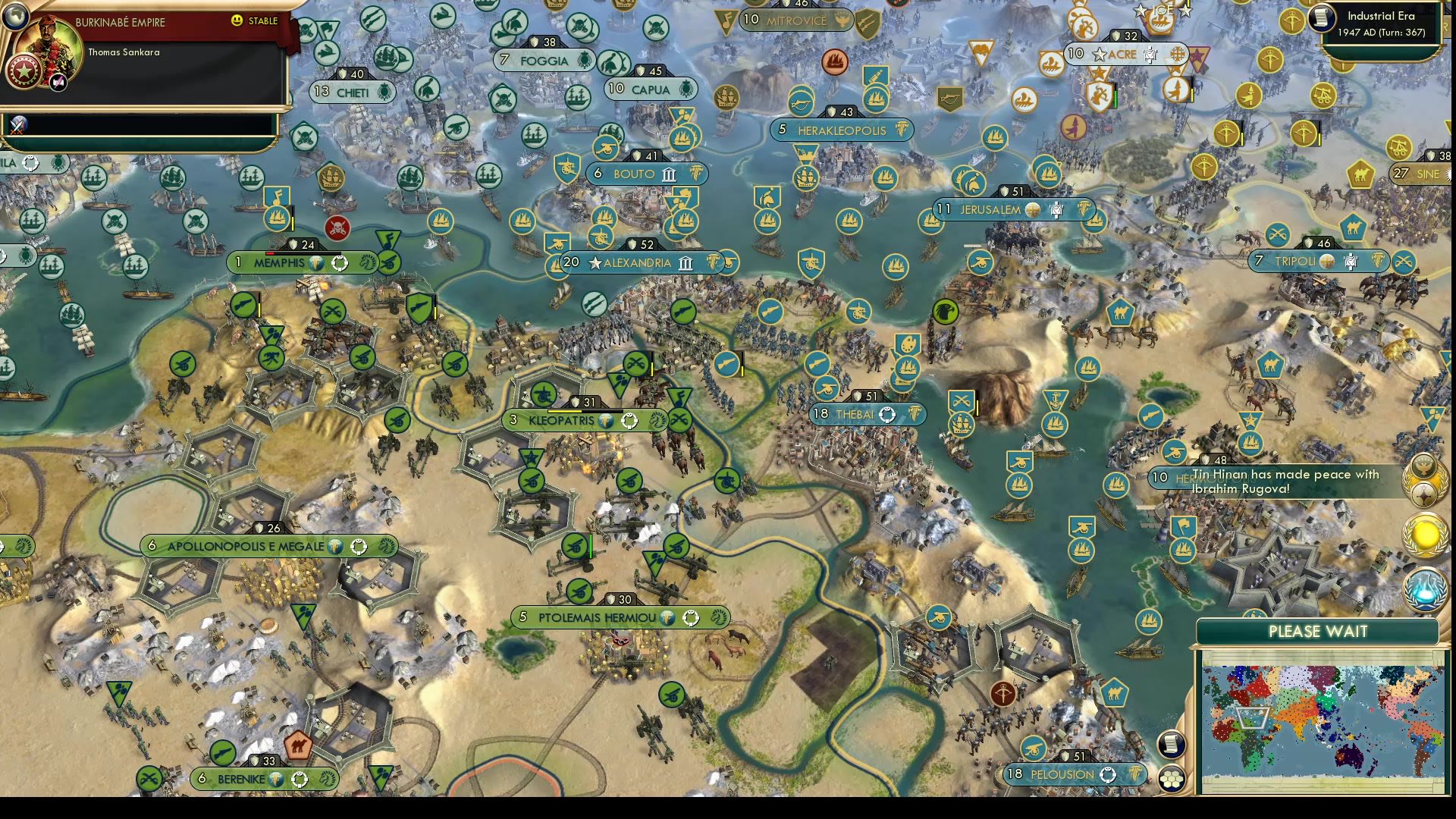This screenshot has width=1456, height=819.
Task: Click the anchor icon near Thebai harbor
Action: click(x=1056, y=400)
